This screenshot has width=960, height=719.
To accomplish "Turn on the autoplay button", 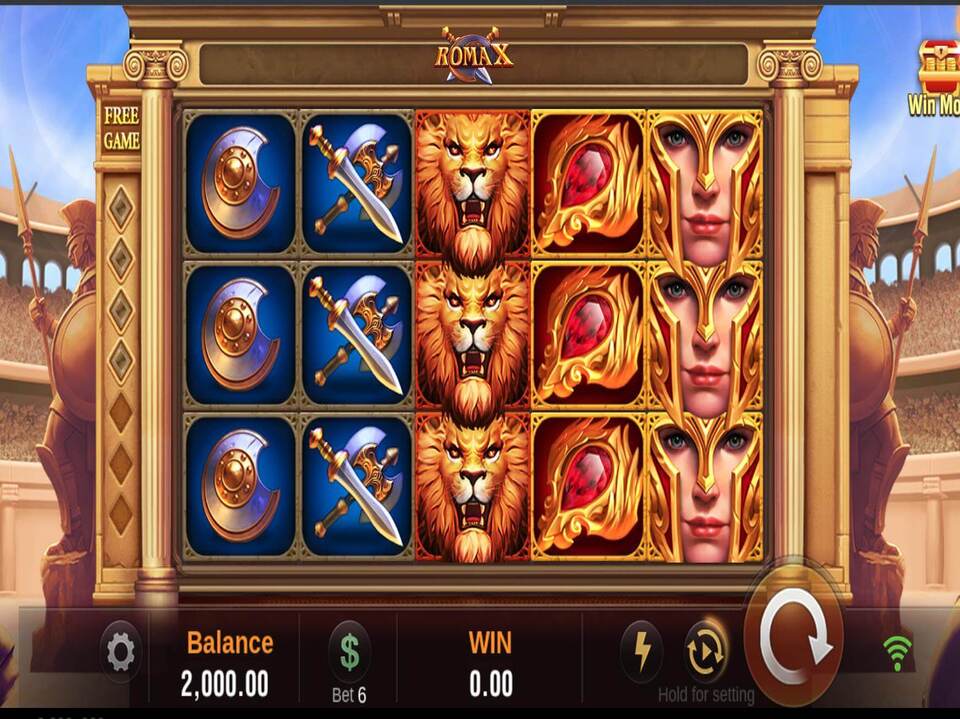I will pyautogui.click(x=705, y=652).
